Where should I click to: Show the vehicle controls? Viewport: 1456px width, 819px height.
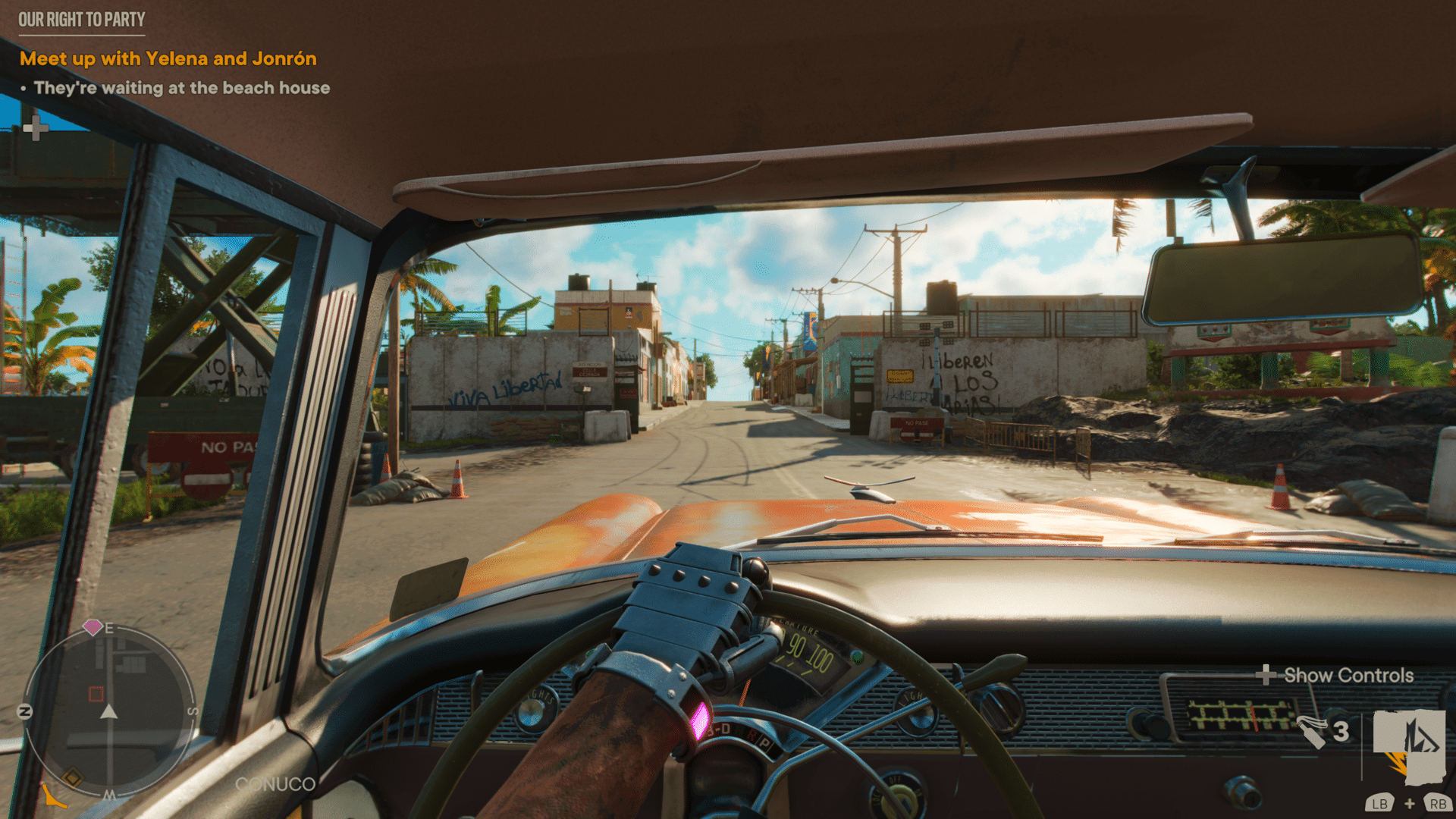pos(1338,675)
